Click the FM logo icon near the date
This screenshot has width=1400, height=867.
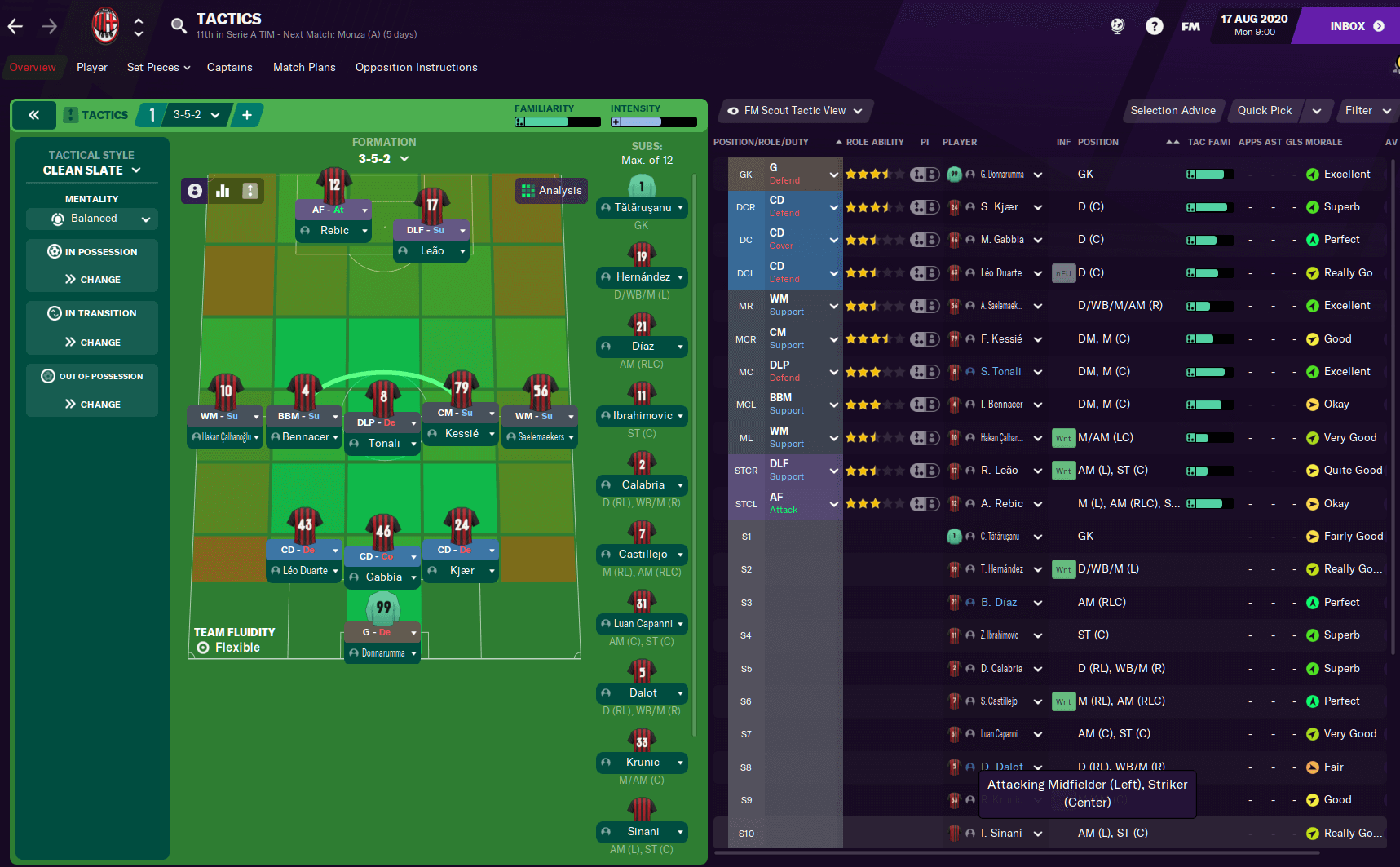pyautogui.click(x=1190, y=25)
